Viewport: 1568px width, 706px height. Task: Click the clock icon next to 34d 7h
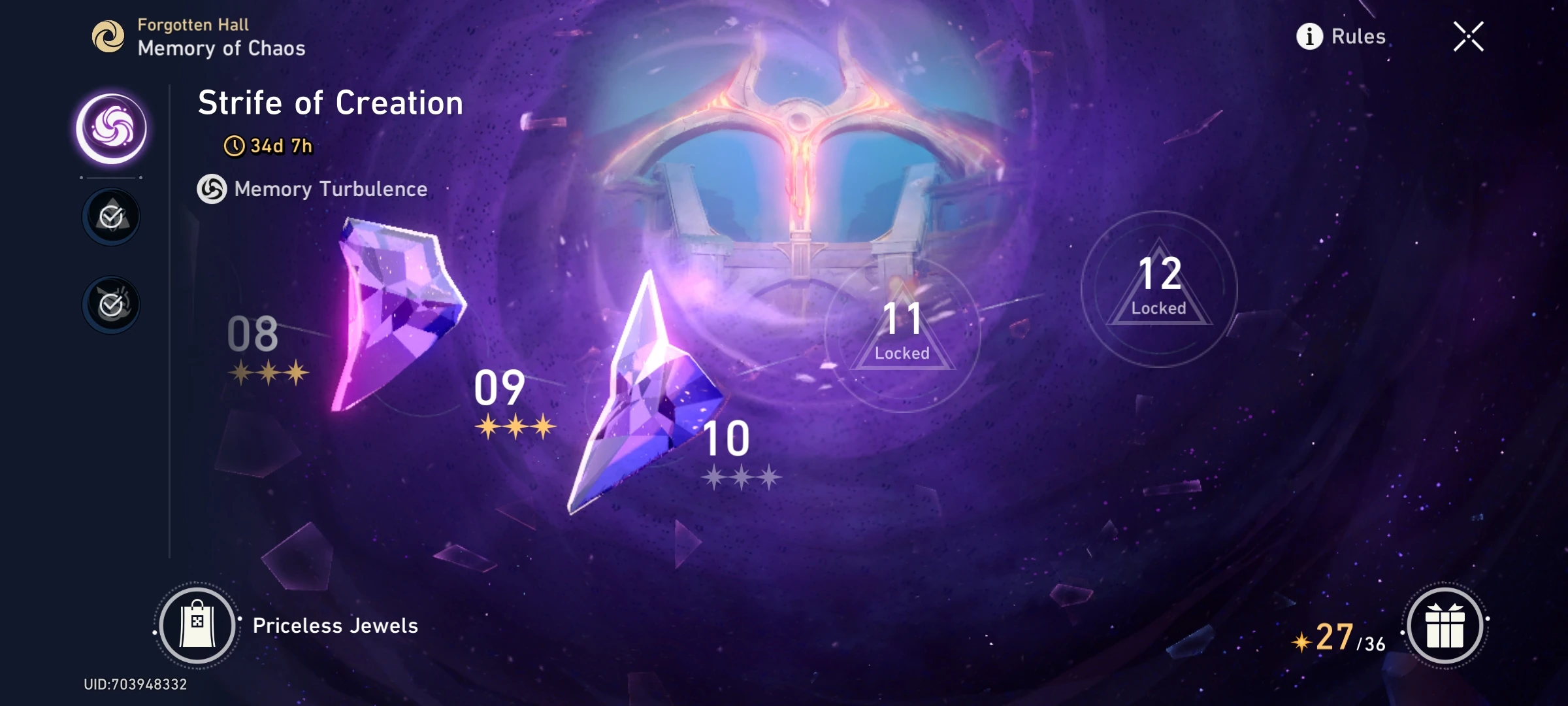tap(235, 147)
